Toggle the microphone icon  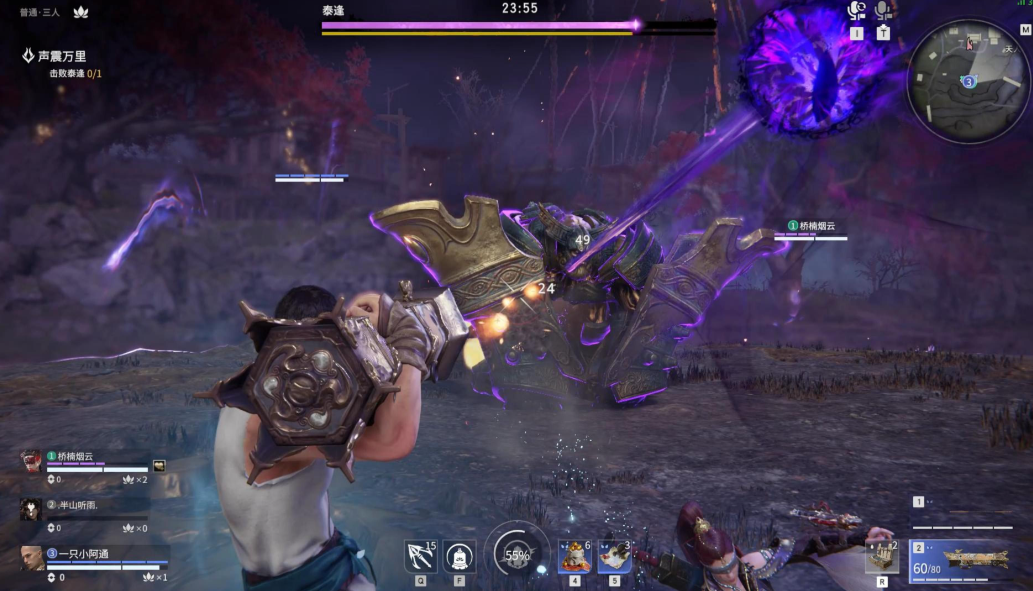[x=883, y=12]
